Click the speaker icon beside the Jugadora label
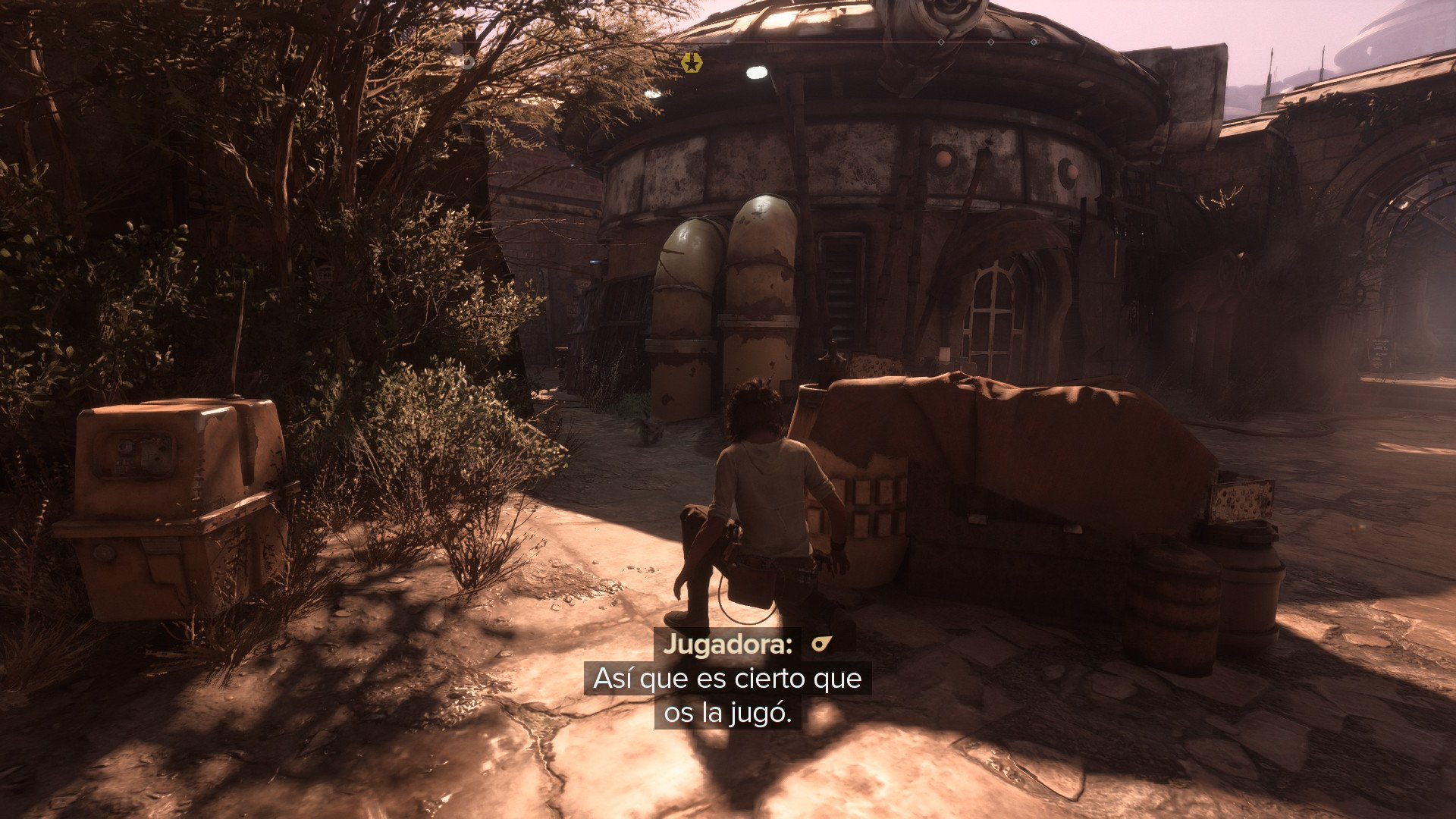Image resolution: width=1456 pixels, height=819 pixels. pos(821,645)
